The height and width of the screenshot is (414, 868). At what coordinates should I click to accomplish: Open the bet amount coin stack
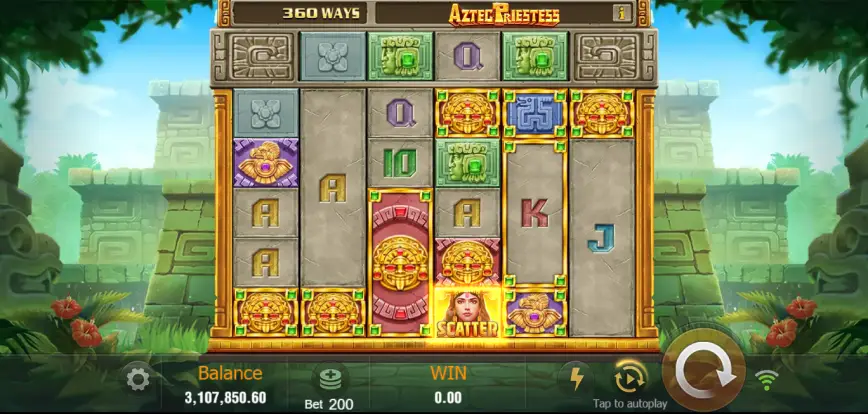point(330,379)
